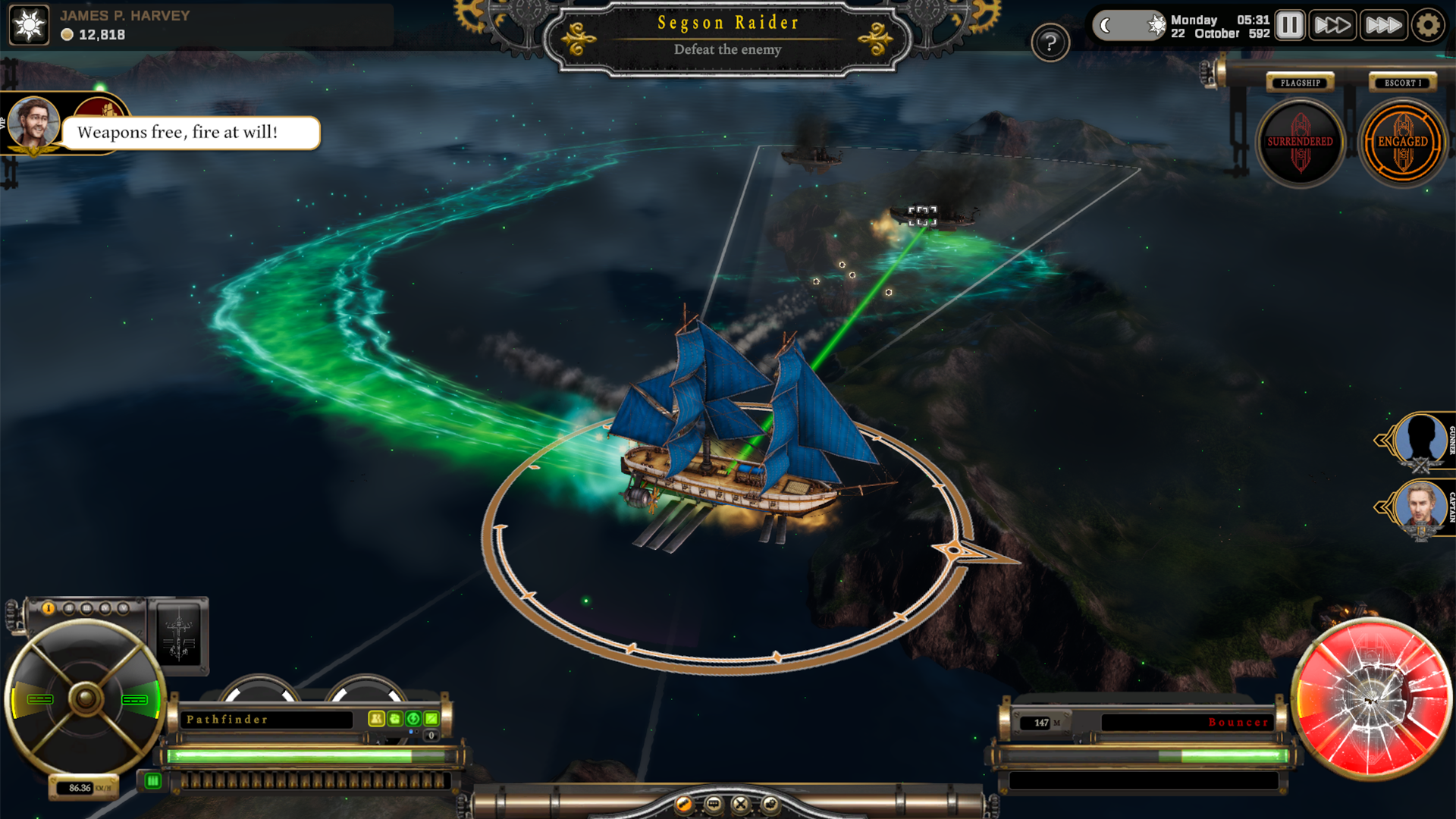Activate the fastest time acceleration button

pyautogui.click(x=1383, y=24)
